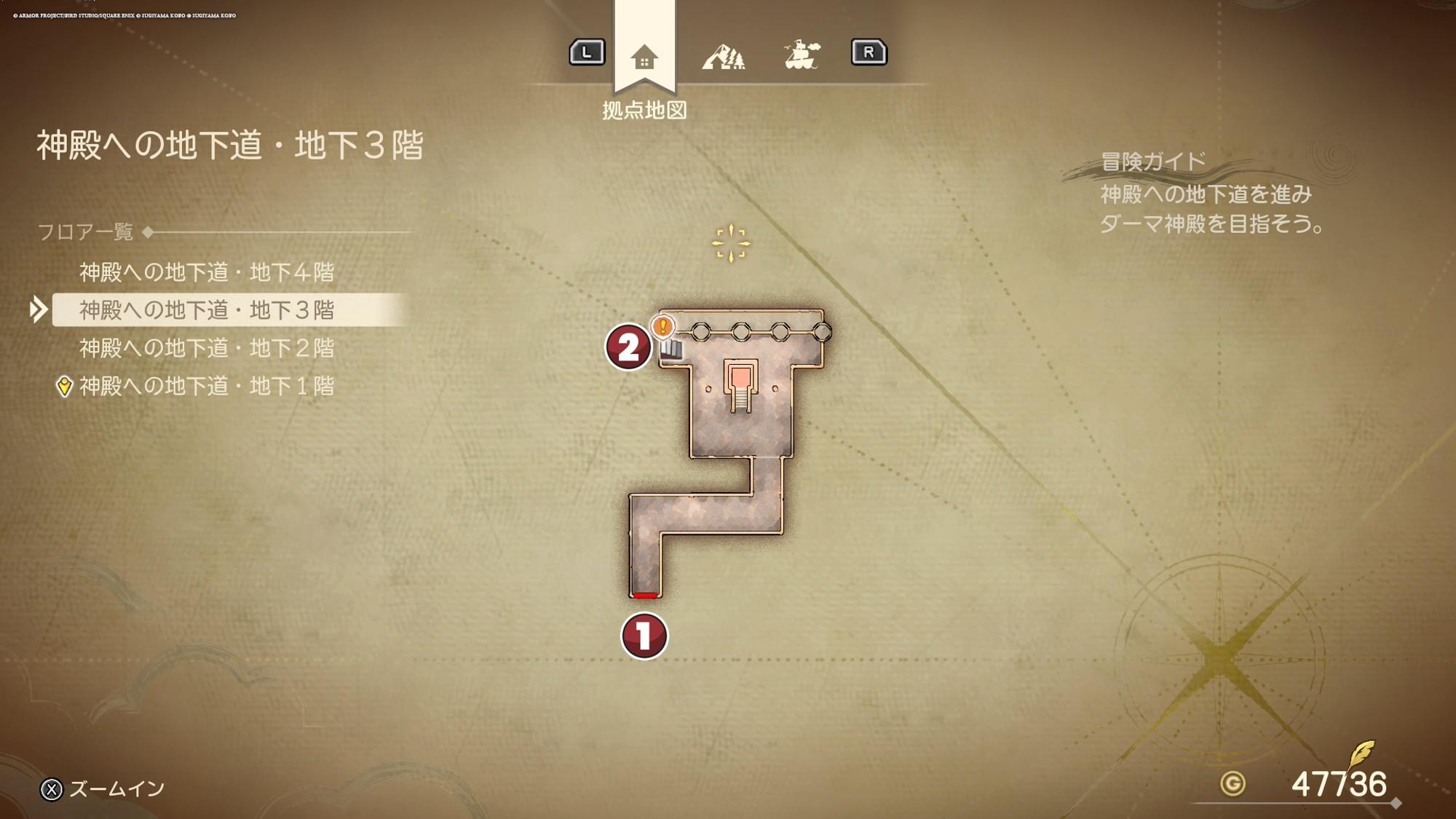This screenshot has height=819, width=1456.
Task: Click the staircase icon on the map
Action: [672, 350]
